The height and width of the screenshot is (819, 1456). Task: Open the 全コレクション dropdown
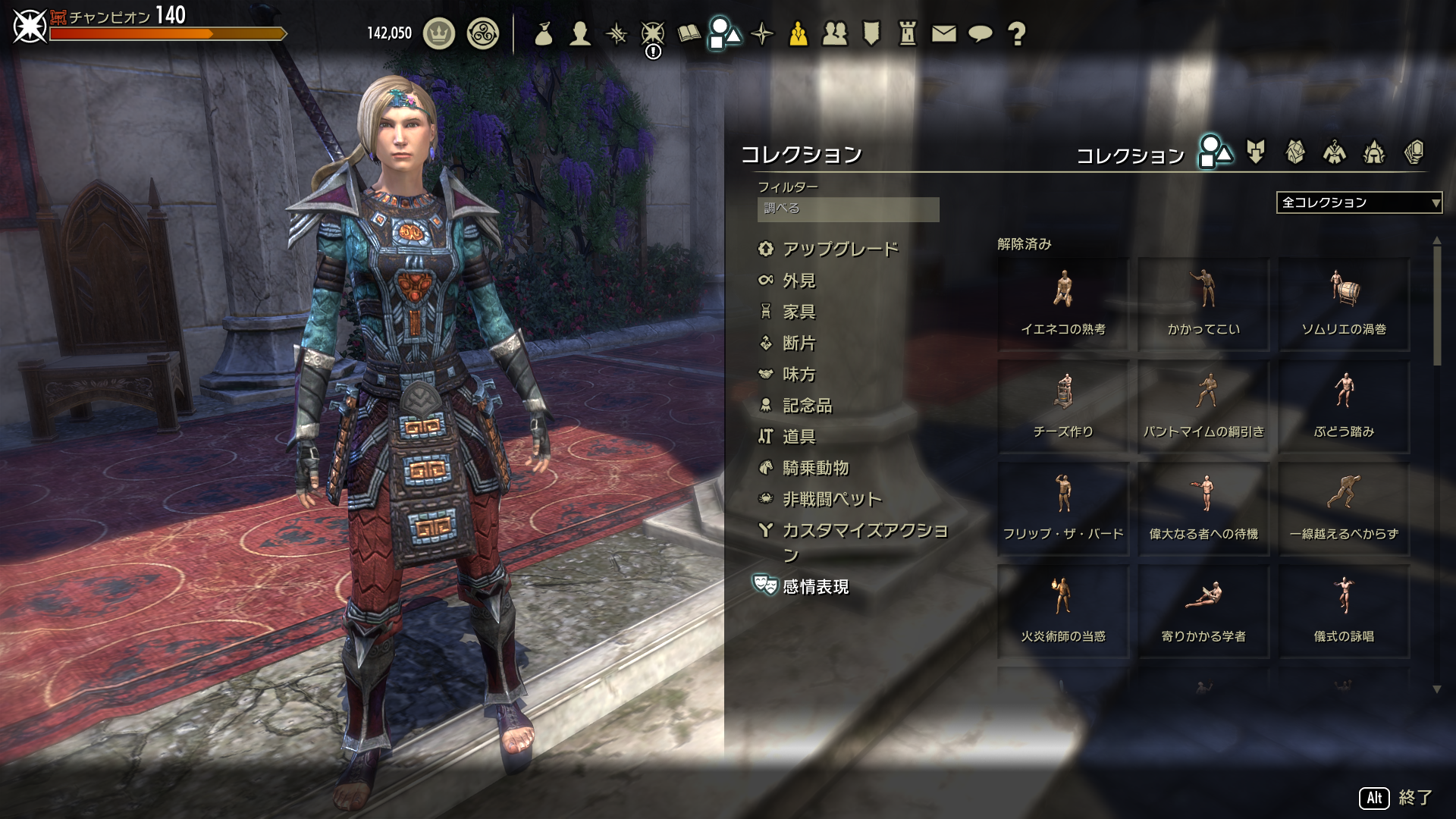pyautogui.click(x=1359, y=202)
